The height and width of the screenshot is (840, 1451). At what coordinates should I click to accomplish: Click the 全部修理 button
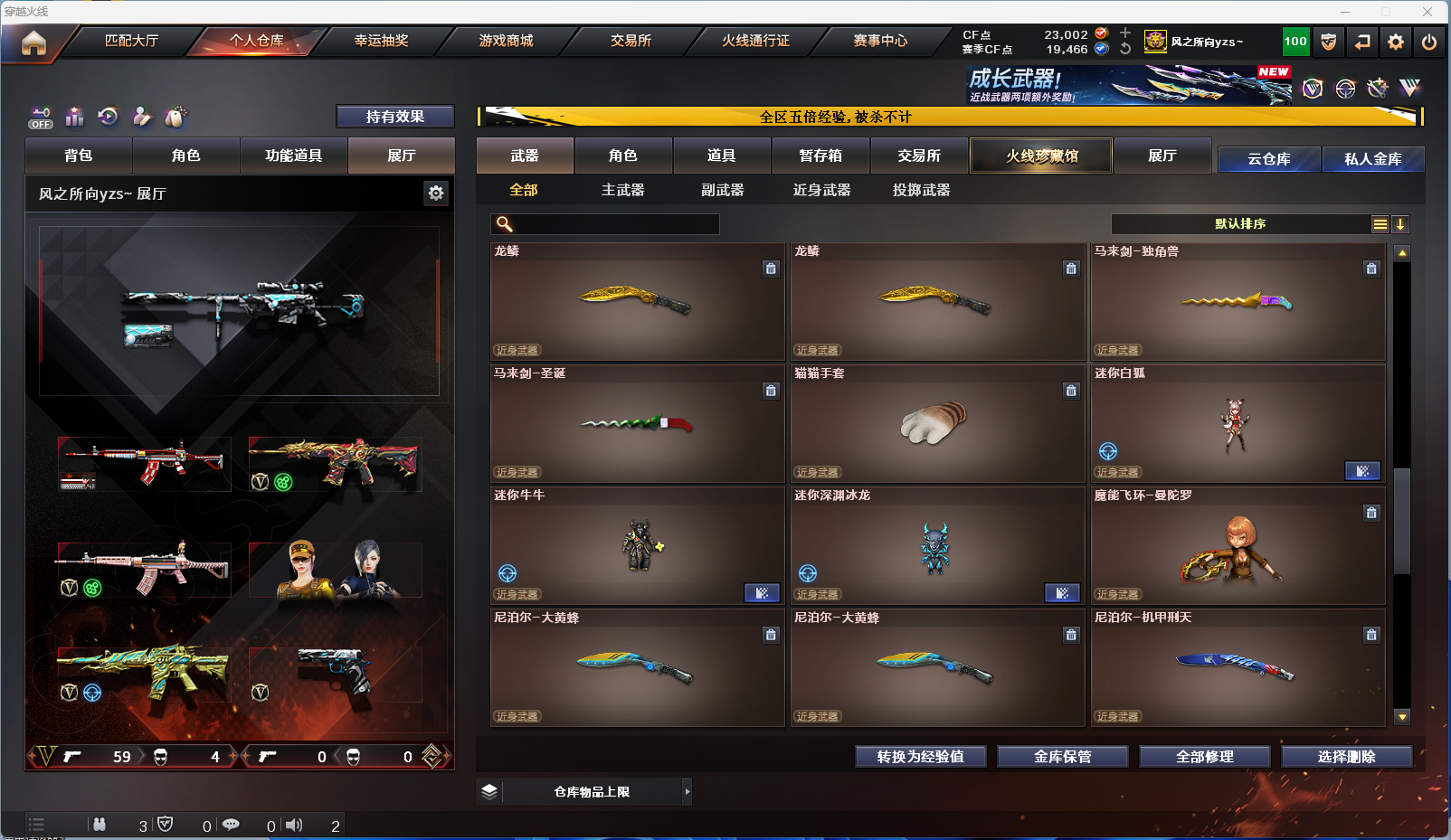(x=1204, y=757)
